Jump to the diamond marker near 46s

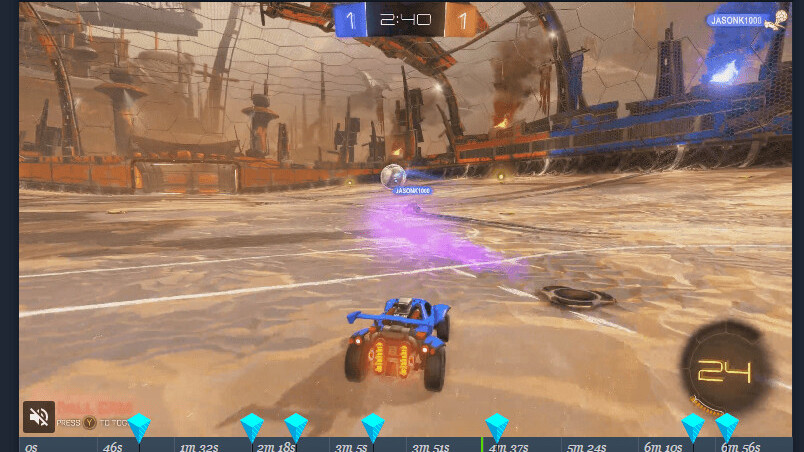click(x=138, y=426)
